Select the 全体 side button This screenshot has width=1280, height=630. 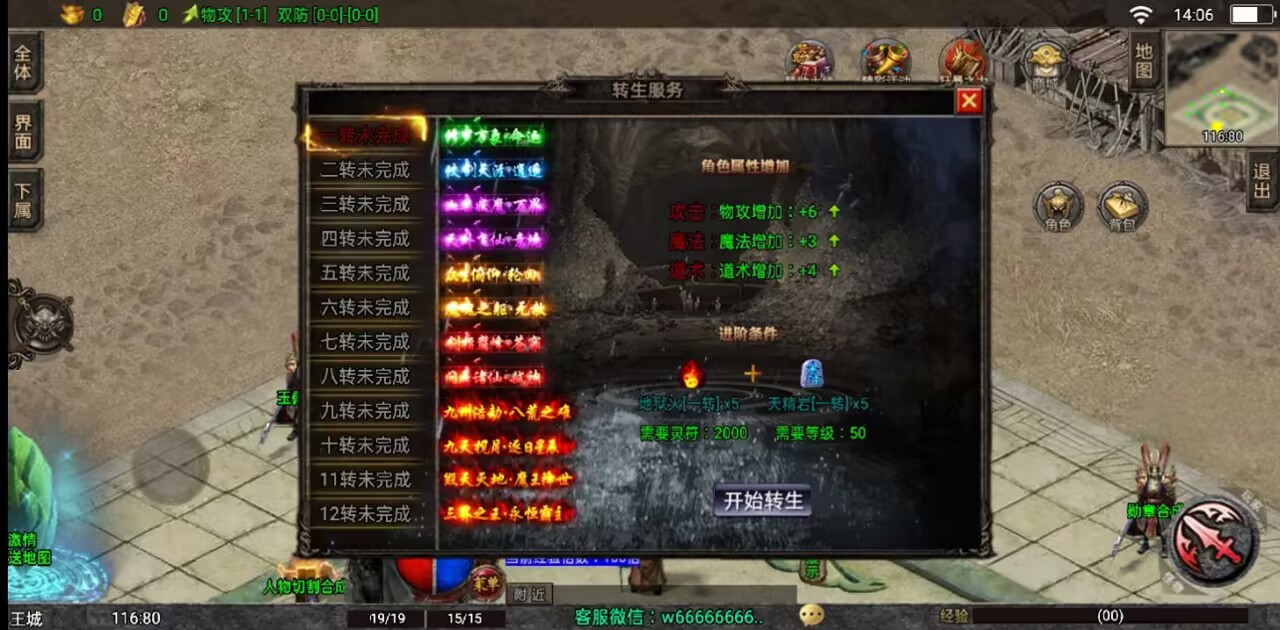point(24,63)
